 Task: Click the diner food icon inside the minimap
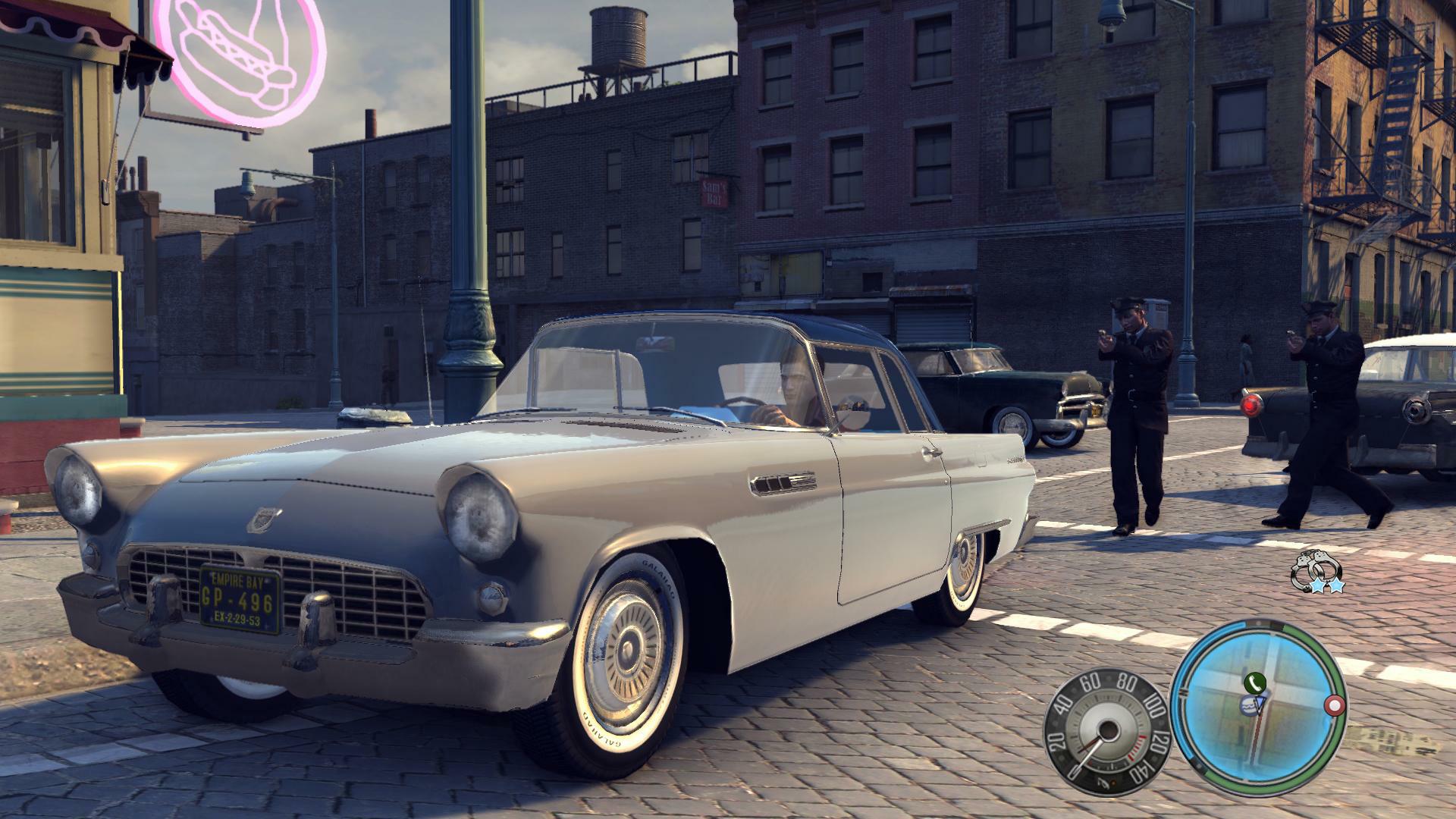click(x=1250, y=706)
